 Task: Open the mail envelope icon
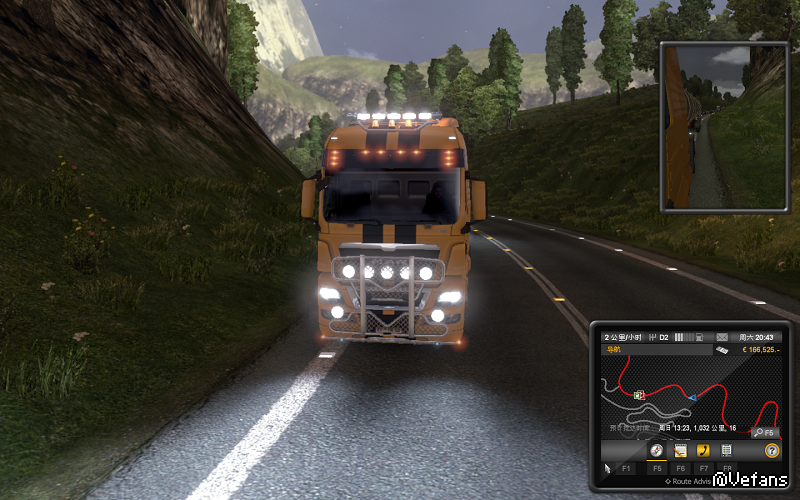coord(723,336)
